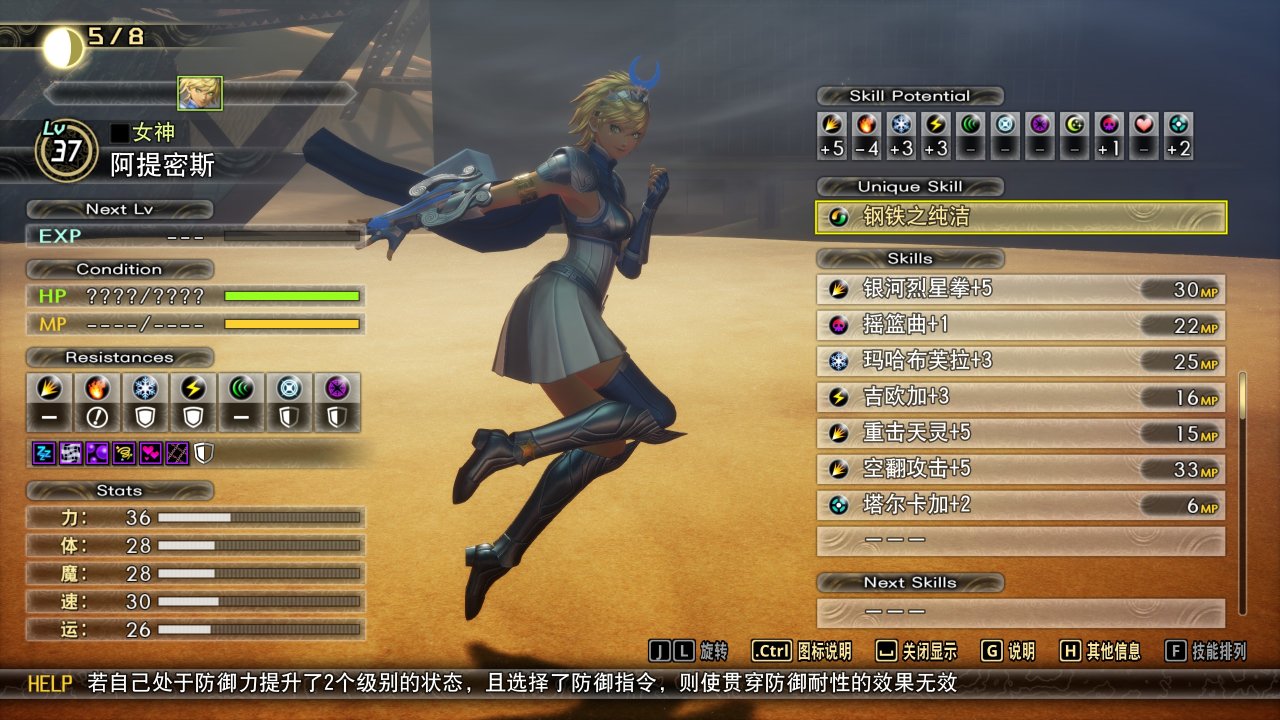The image size is (1280, 720).
Task: Choose the 重击天灵+5 skill
Action: coord(1020,433)
